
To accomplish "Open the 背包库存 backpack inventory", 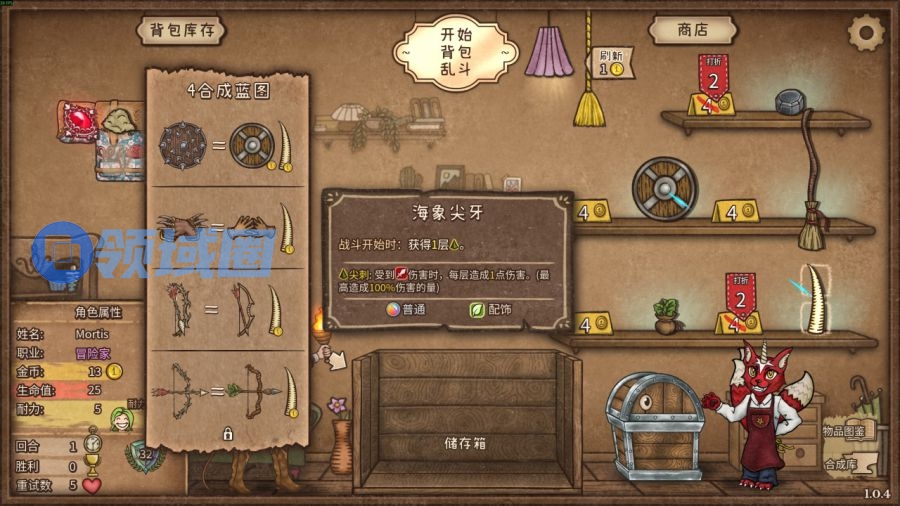I will pos(182,30).
